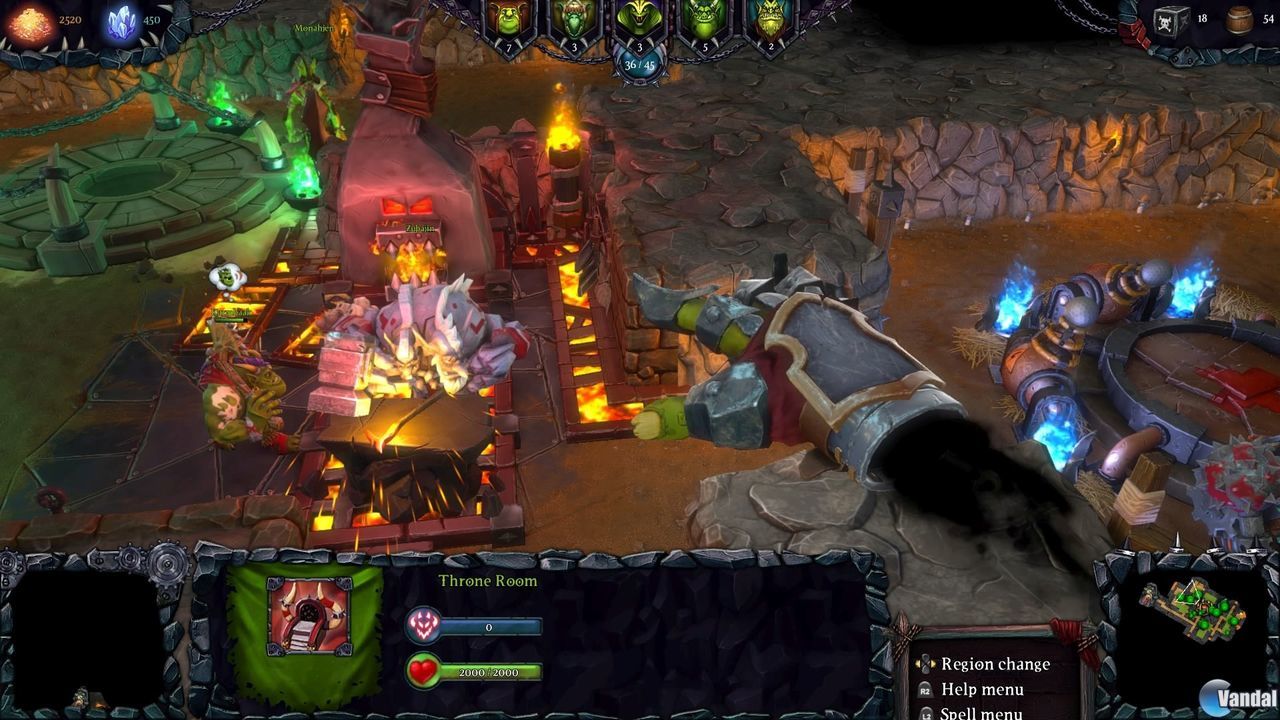This screenshot has width=1280, height=720.
Task: Open the Help menu
Action: [x=985, y=689]
